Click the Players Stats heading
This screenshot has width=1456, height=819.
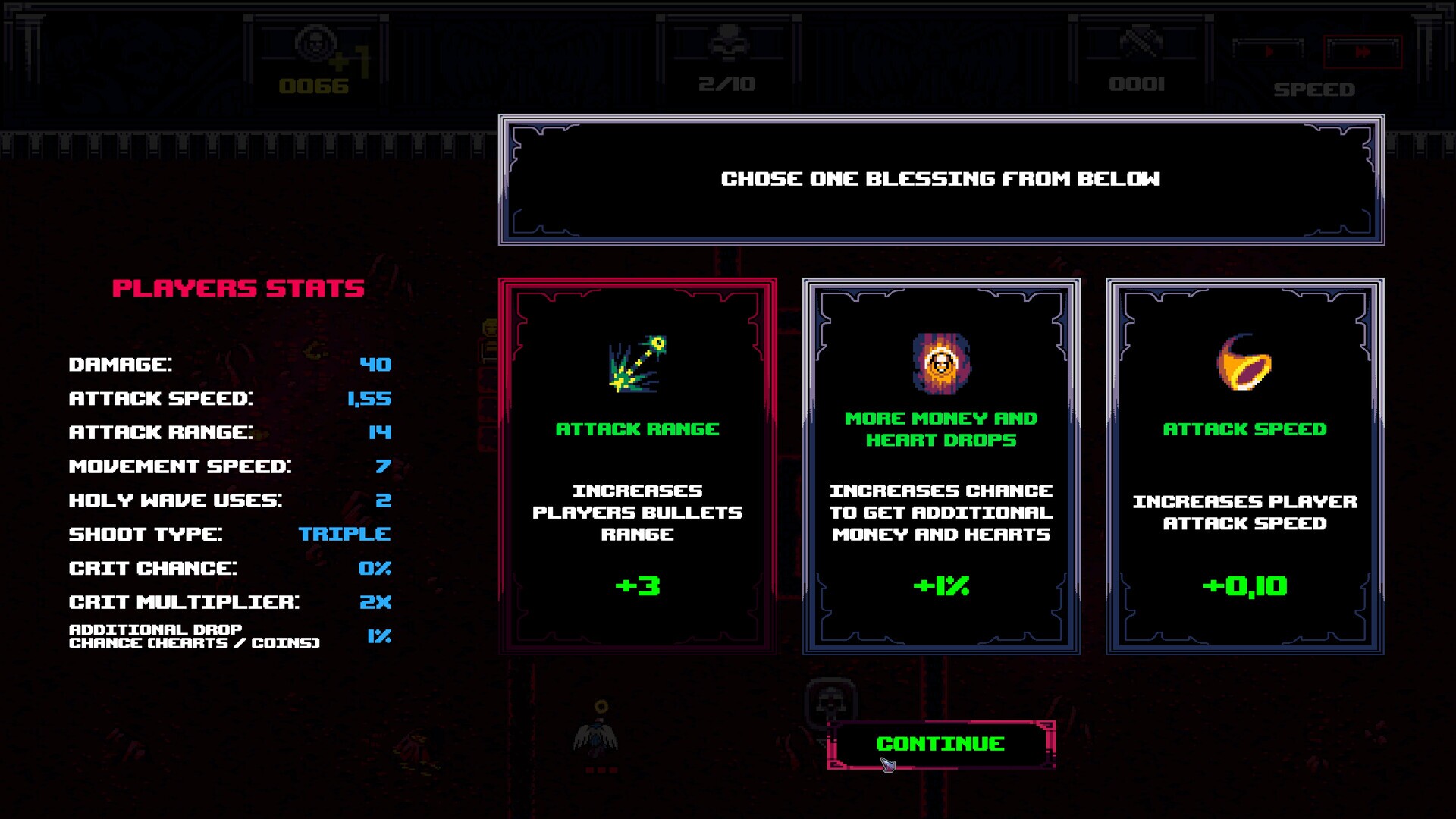[x=238, y=287]
